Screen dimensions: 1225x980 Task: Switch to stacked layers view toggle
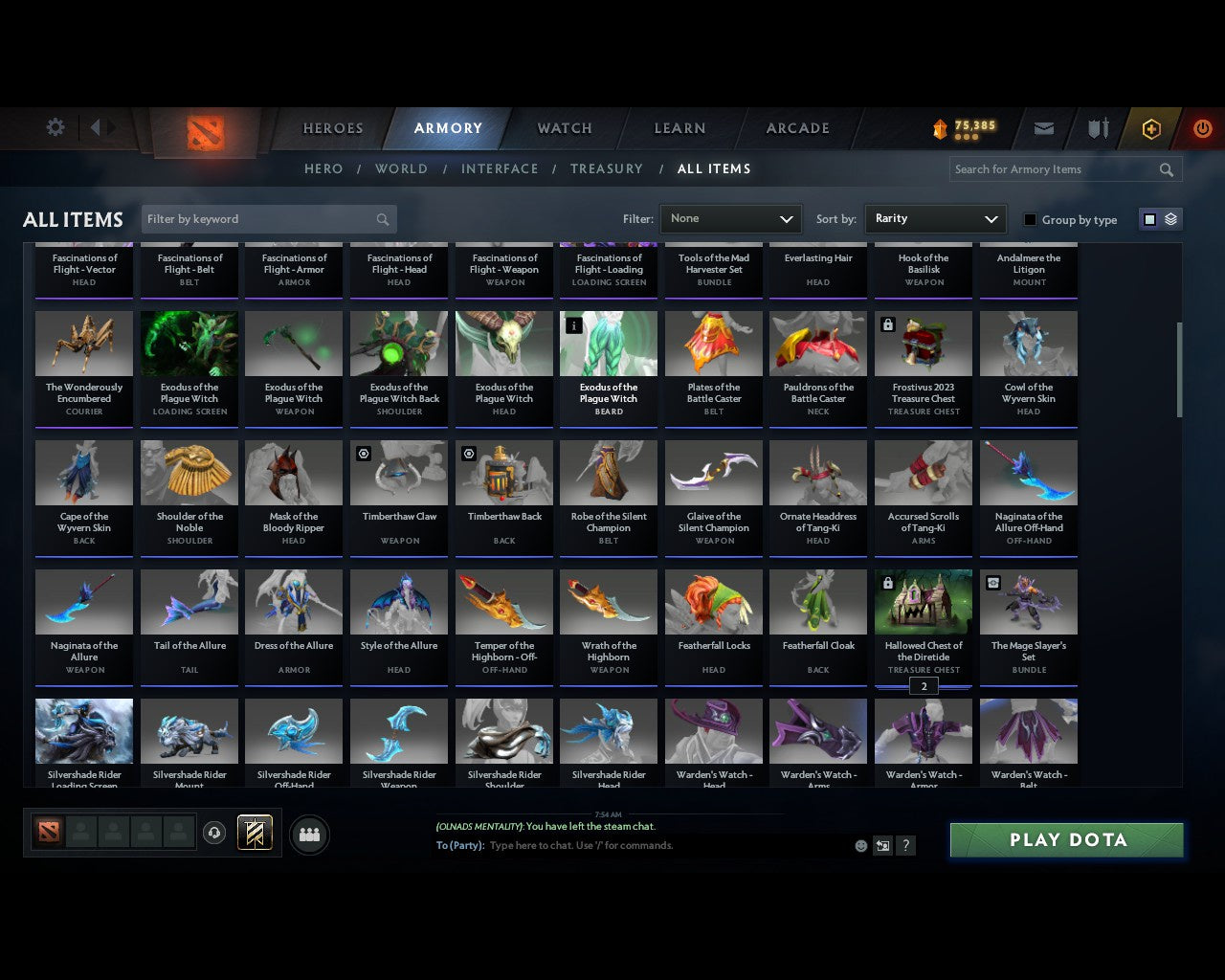(x=1169, y=218)
